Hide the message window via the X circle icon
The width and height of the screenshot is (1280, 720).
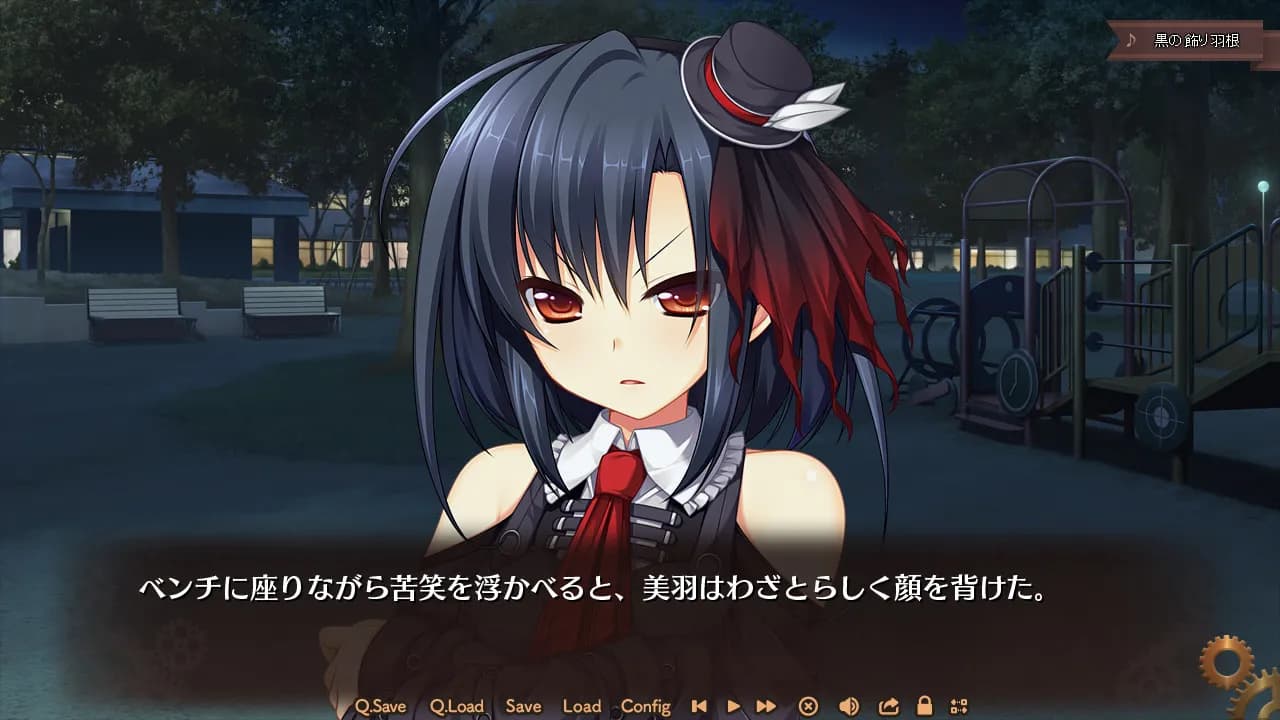808,705
